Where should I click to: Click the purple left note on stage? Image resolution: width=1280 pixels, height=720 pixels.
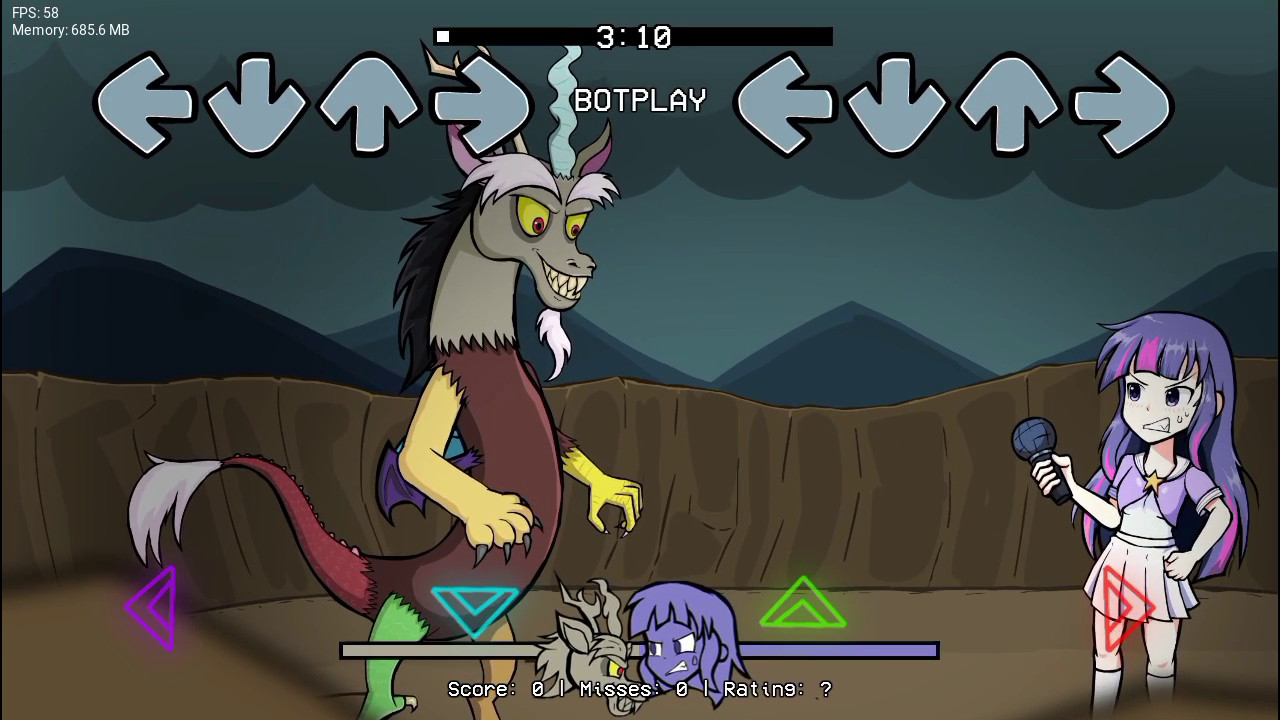tap(150, 606)
